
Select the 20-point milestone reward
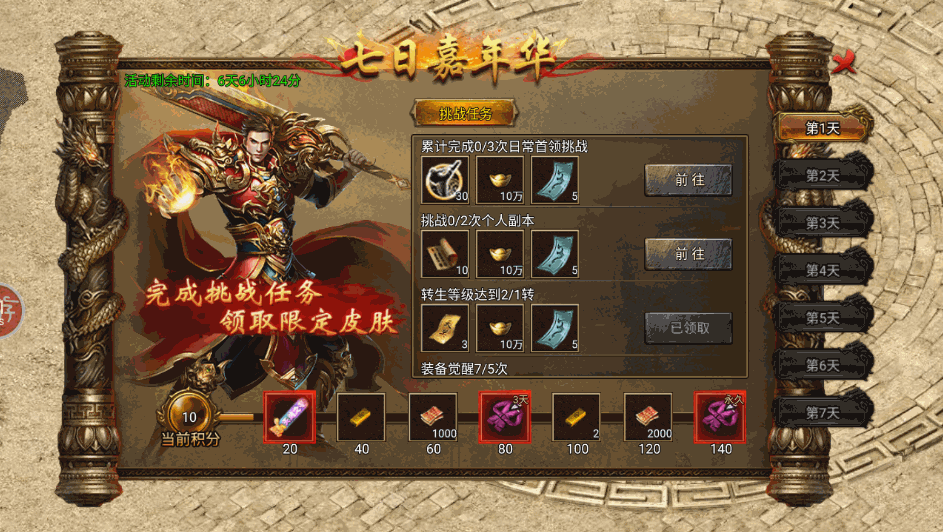tap(289, 417)
